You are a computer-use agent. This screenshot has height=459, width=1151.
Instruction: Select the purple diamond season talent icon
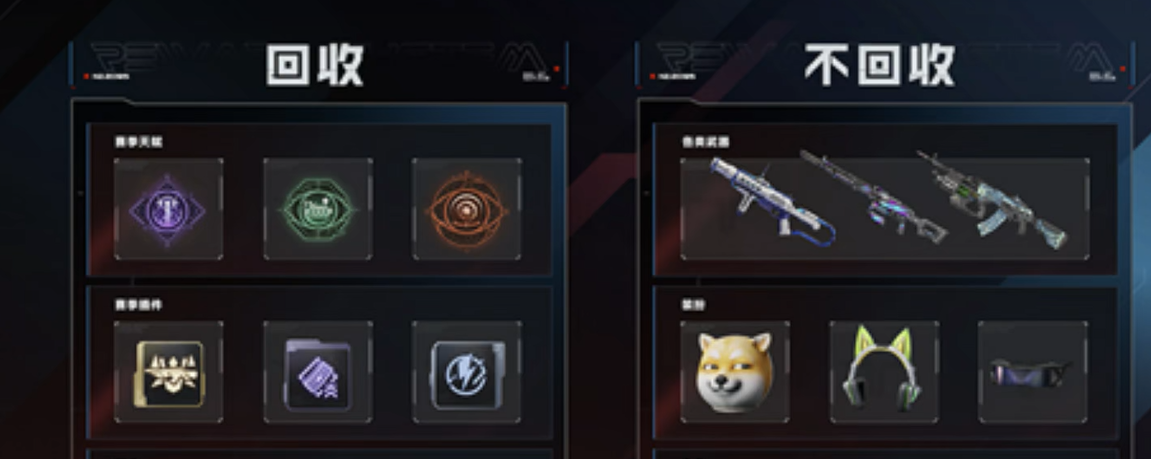[168, 210]
